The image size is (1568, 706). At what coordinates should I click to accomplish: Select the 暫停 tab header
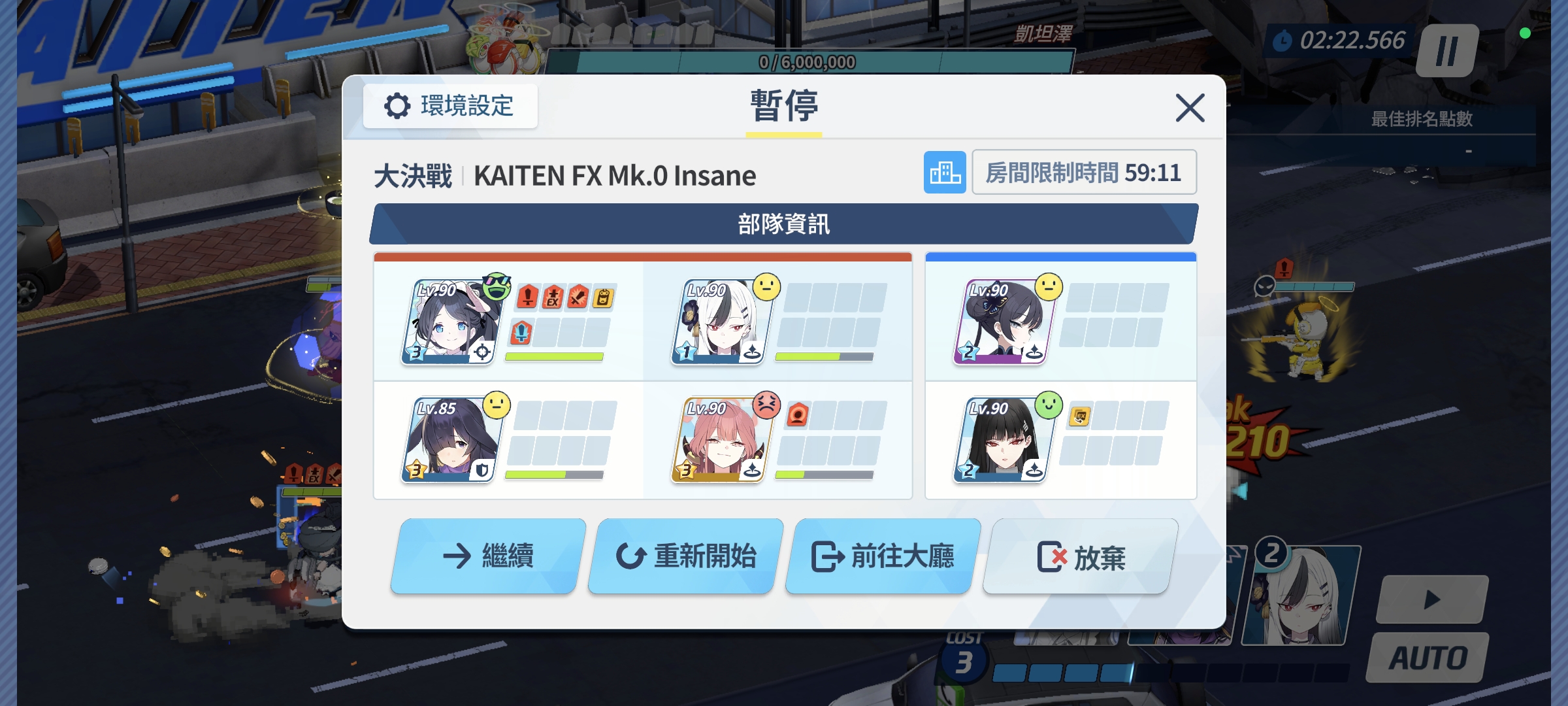point(784,105)
